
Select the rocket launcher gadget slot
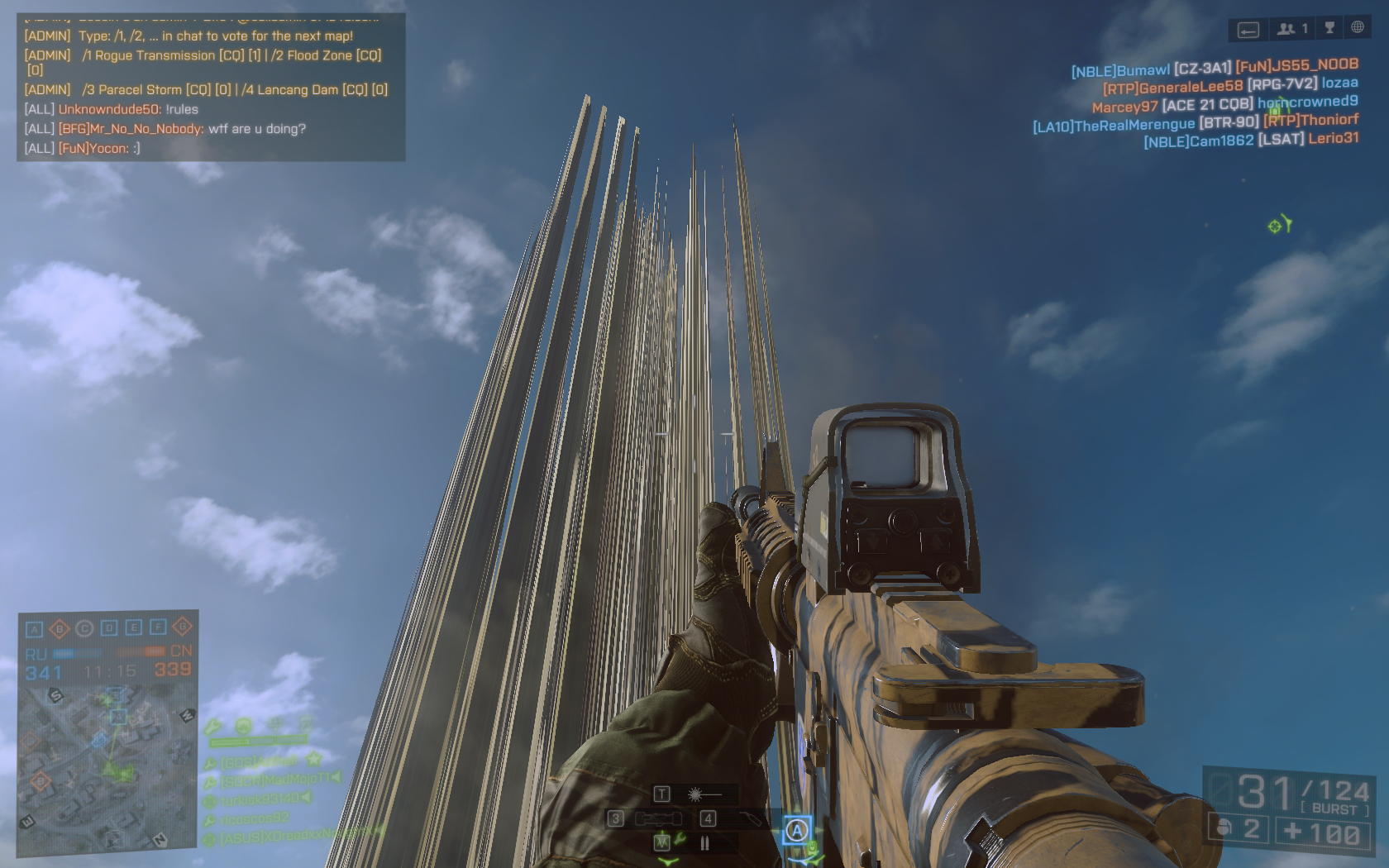pyautogui.click(x=648, y=818)
